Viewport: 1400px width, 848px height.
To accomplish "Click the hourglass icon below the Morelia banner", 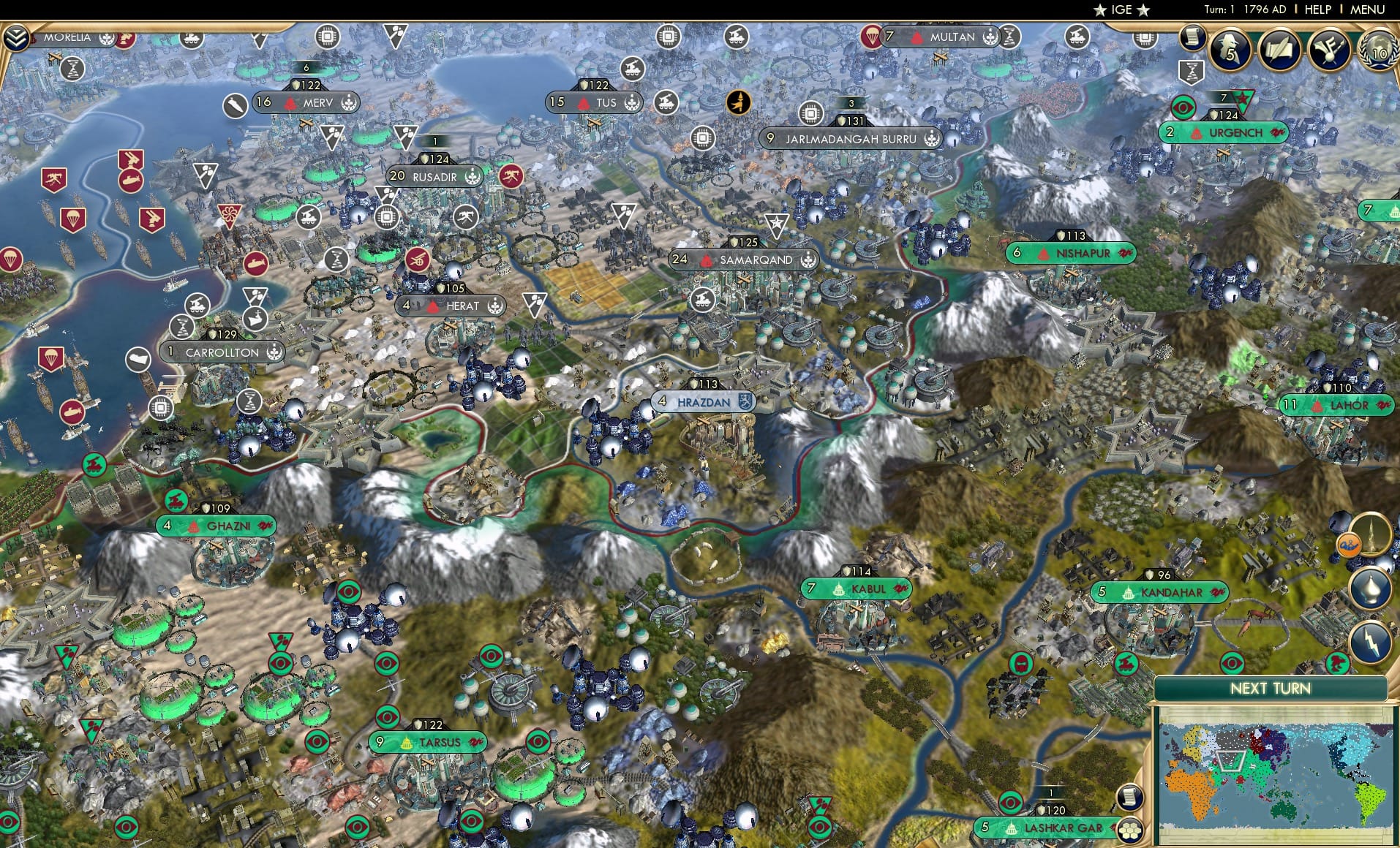I will click(73, 68).
